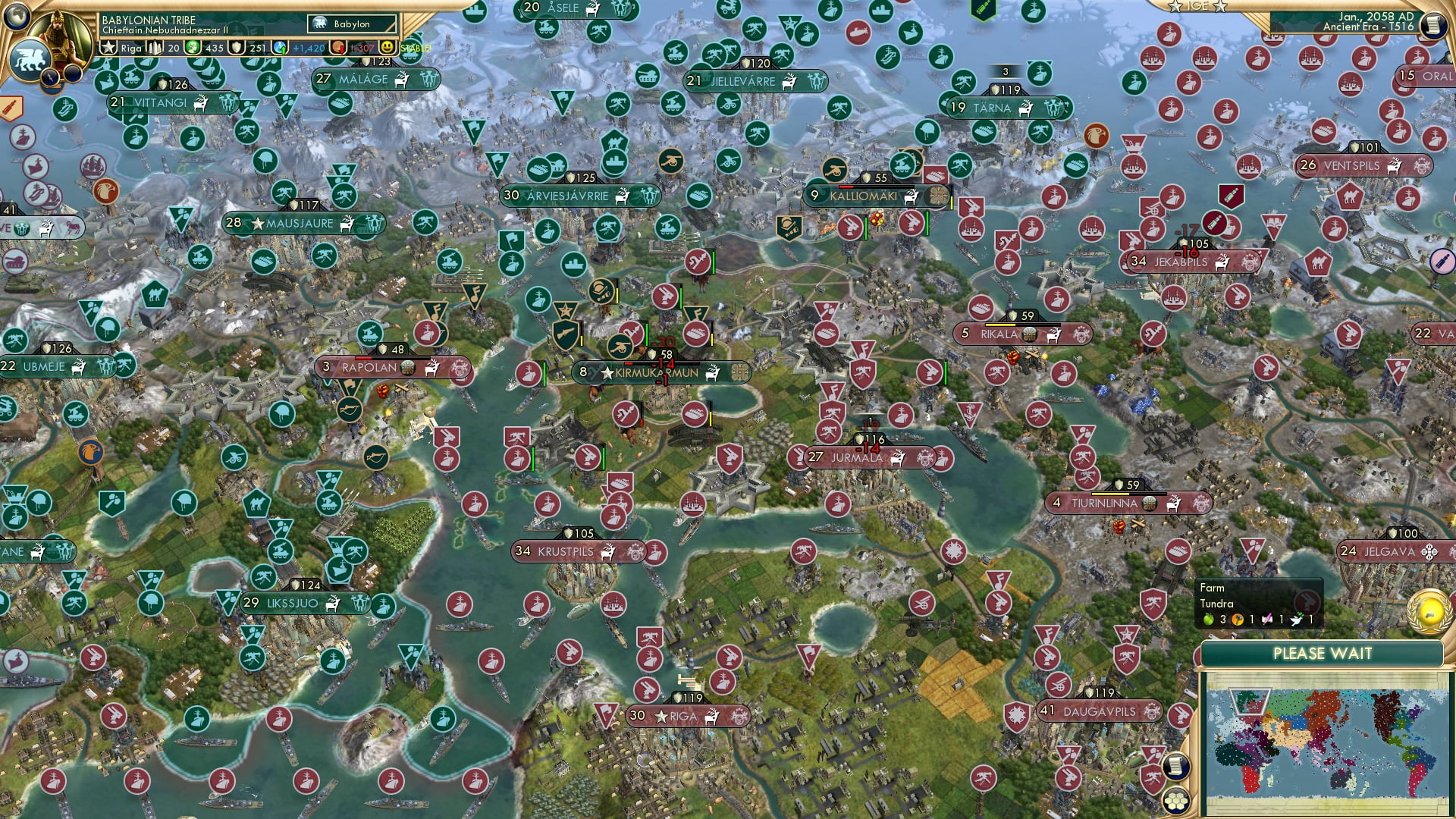Click the capital star icon next to Riga
Image resolution: width=1456 pixels, height=819 pixels.
pos(109,47)
